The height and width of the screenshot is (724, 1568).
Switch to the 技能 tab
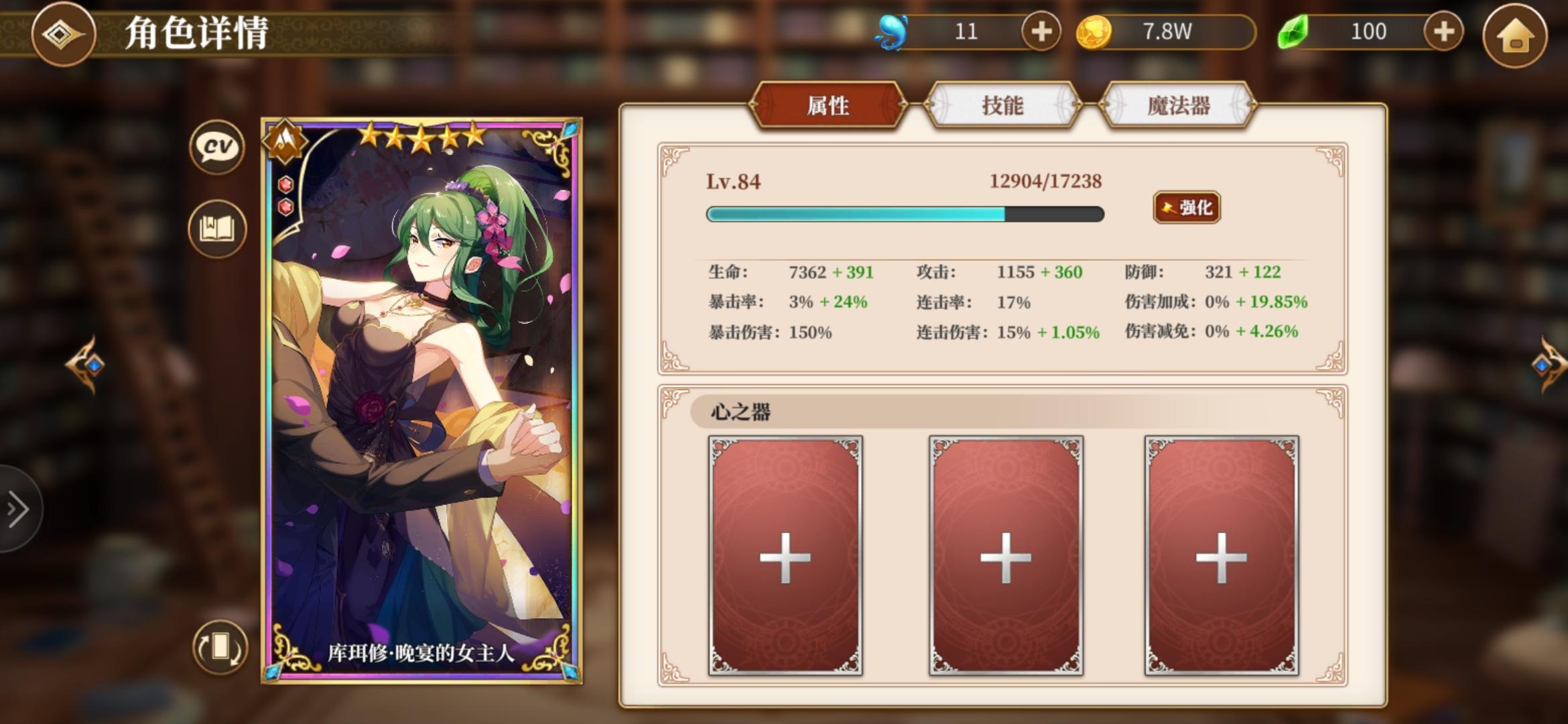tap(1003, 106)
